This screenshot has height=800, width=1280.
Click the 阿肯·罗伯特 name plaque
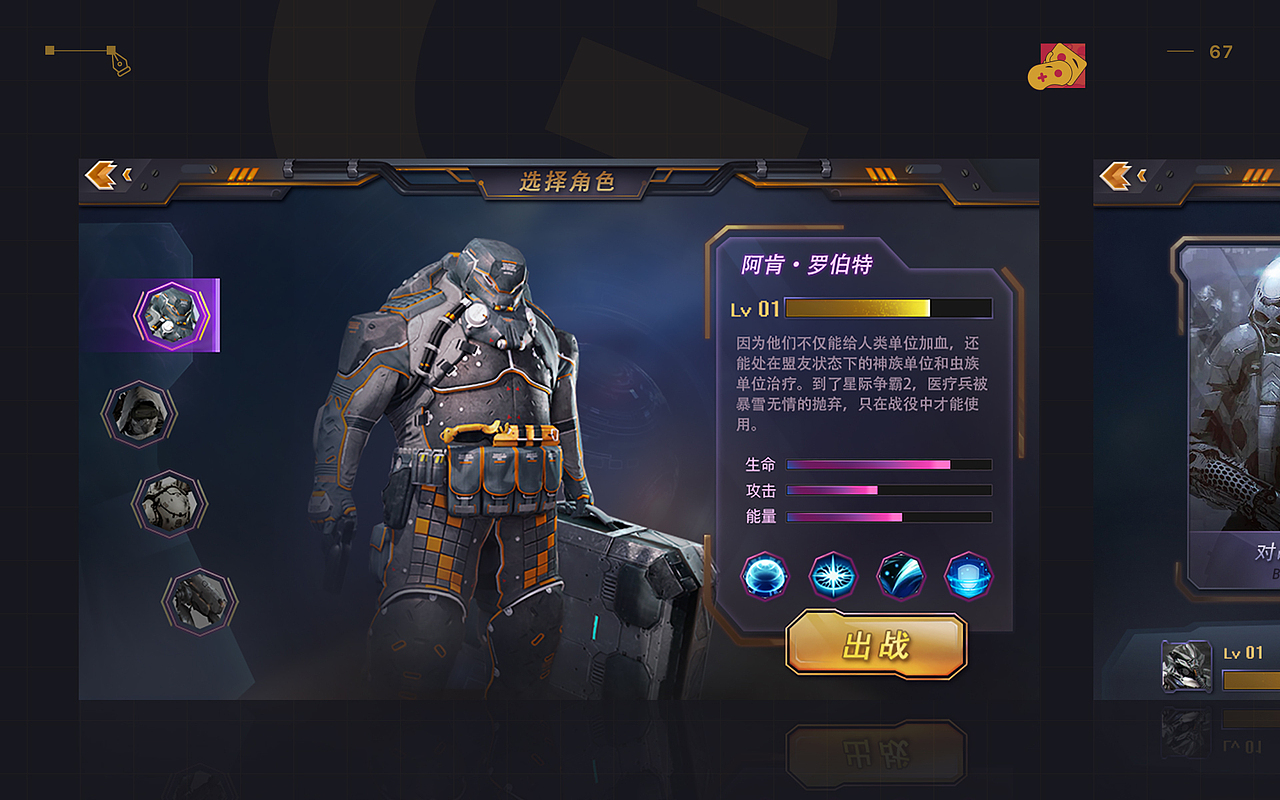[810, 262]
